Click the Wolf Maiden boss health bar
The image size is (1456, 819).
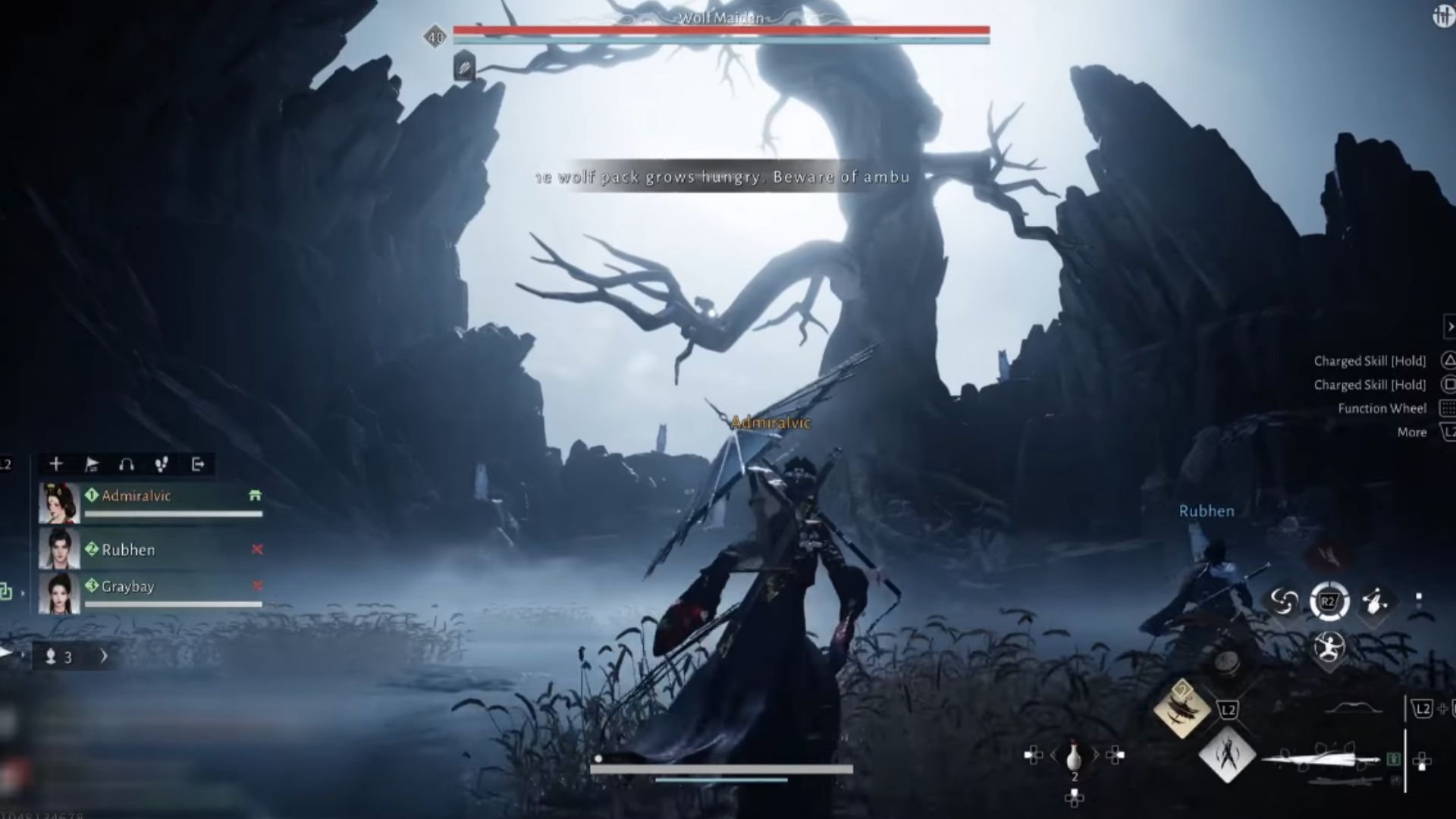(x=722, y=29)
